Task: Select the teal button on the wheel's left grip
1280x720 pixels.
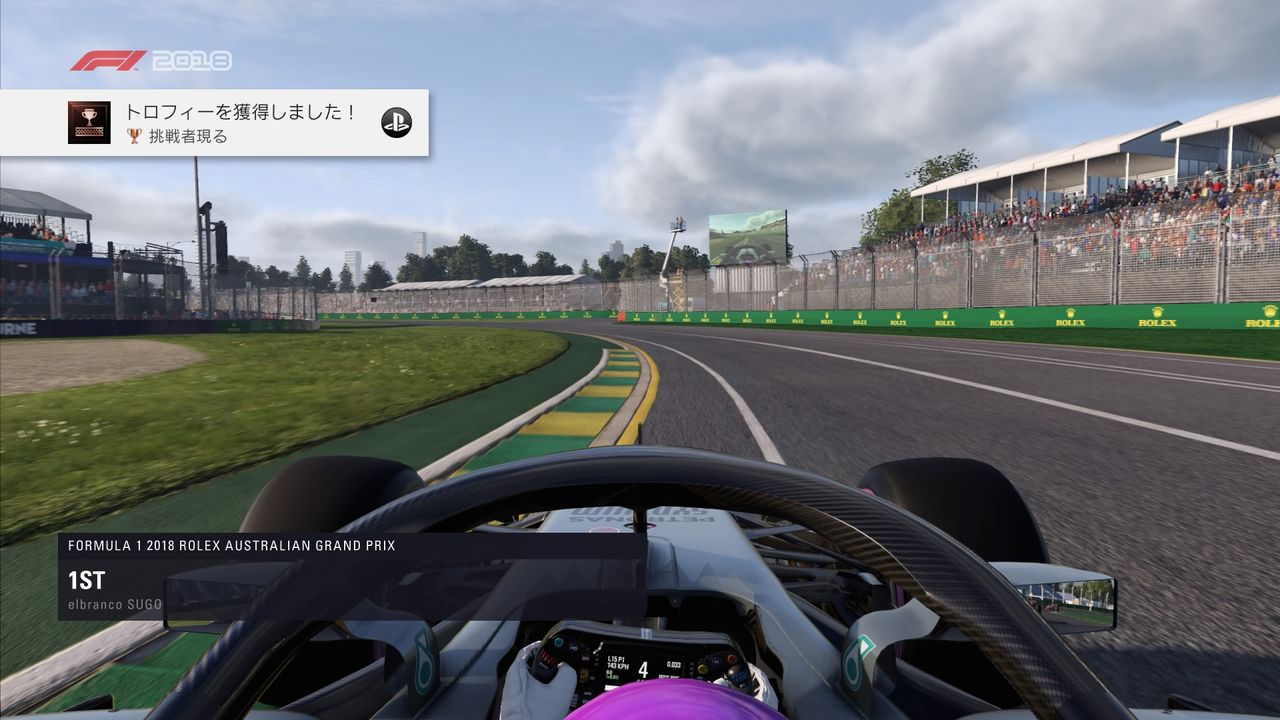Action: (x=557, y=640)
